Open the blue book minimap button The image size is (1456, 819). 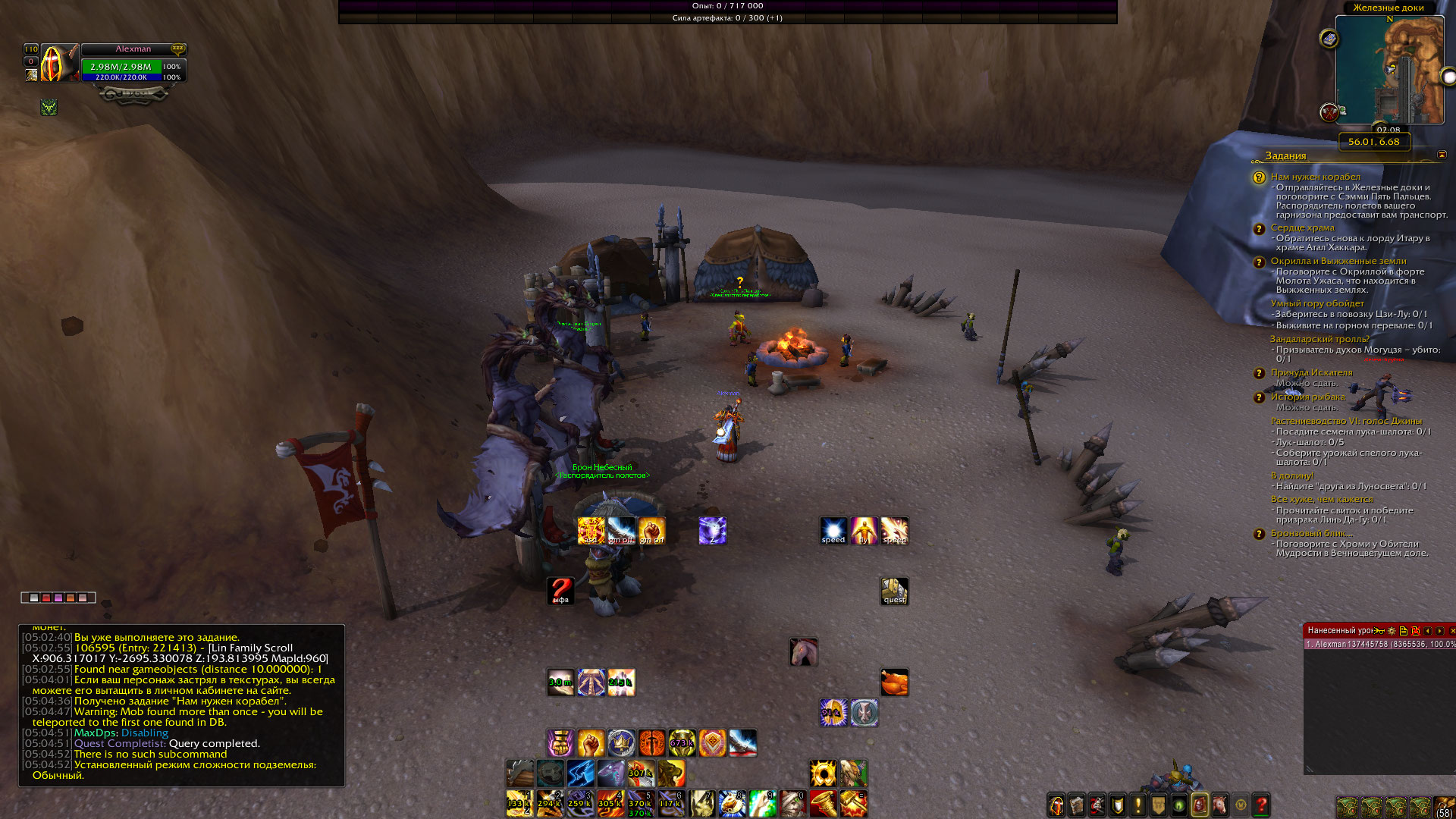pyautogui.click(x=1329, y=39)
